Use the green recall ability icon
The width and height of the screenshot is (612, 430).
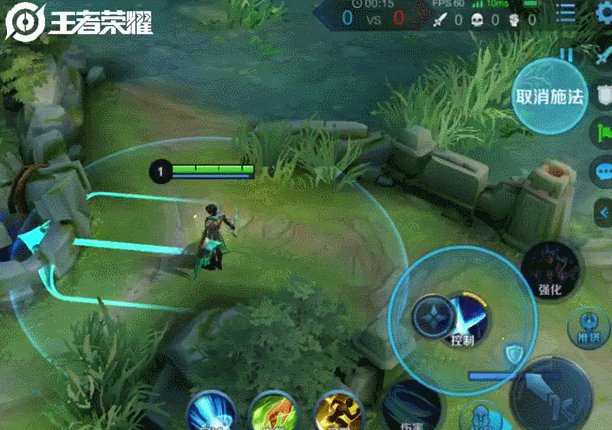tap(274, 411)
